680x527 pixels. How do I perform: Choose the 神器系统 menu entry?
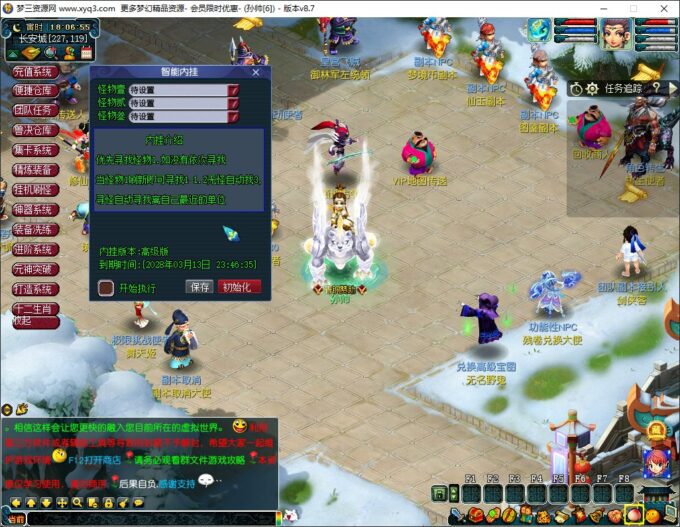click(x=33, y=209)
